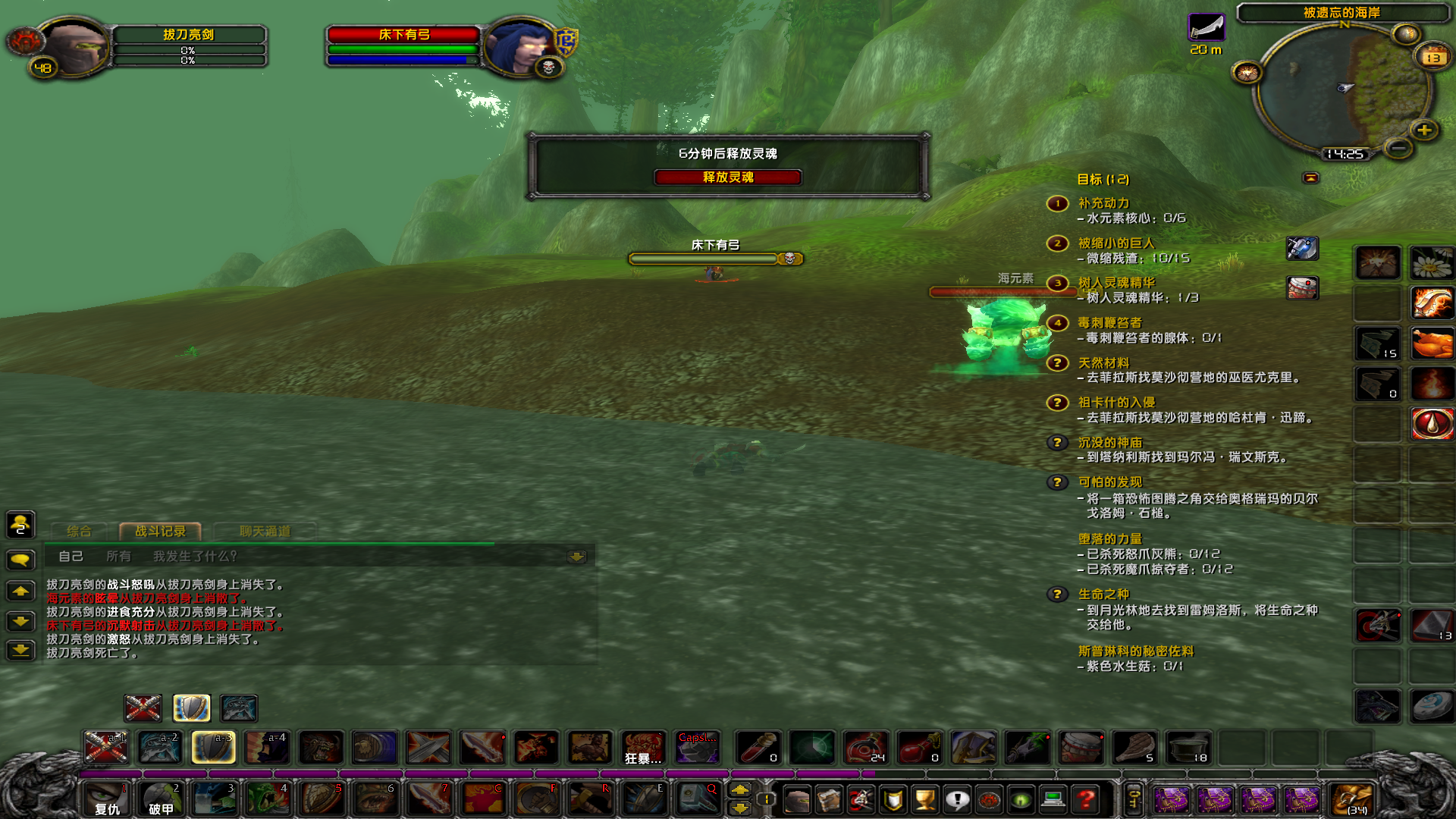
Task: Click the minimap zoom-in plus button
Action: 1424,130
